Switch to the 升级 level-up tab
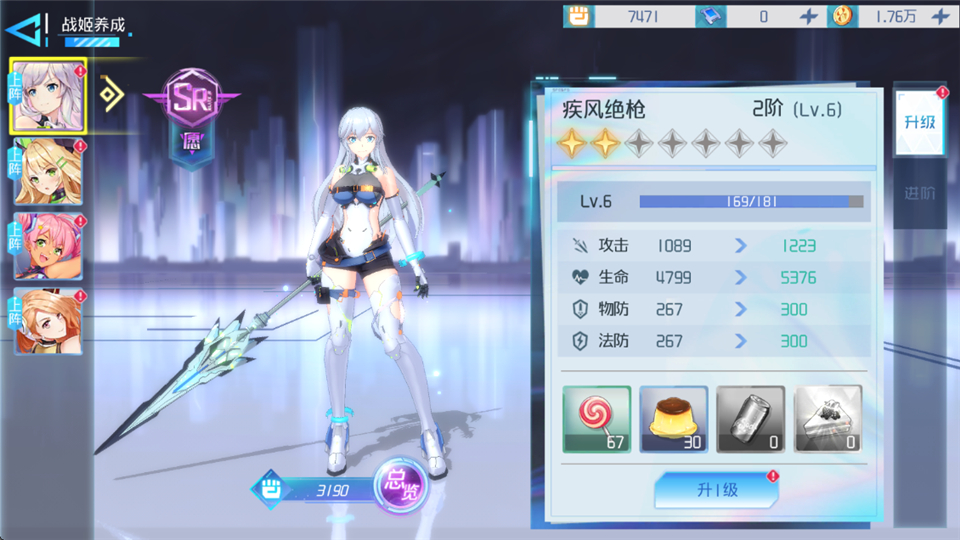This screenshot has height=540, width=960. [x=918, y=122]
